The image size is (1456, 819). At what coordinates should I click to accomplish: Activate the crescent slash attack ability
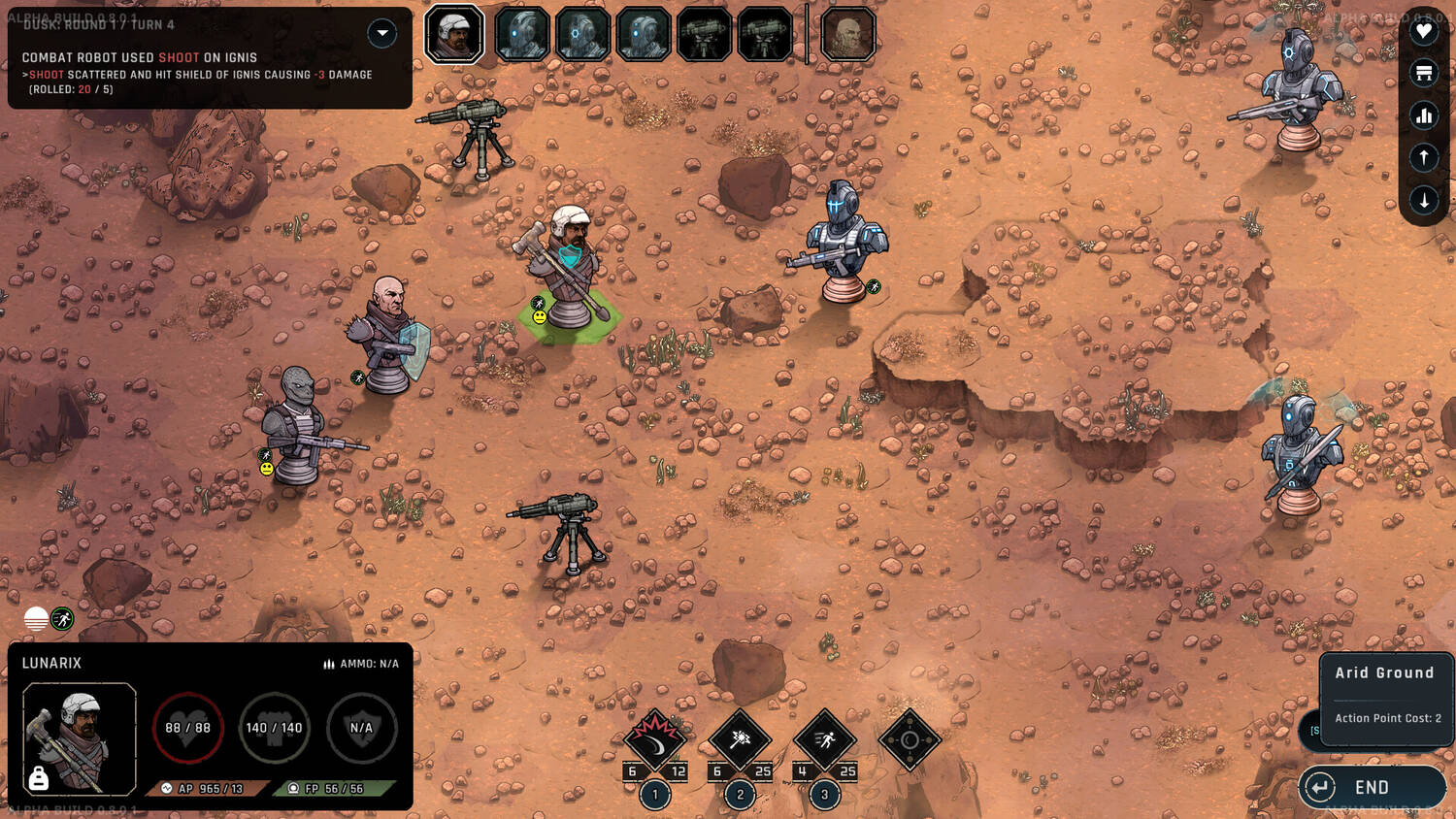tap(654, 740)
